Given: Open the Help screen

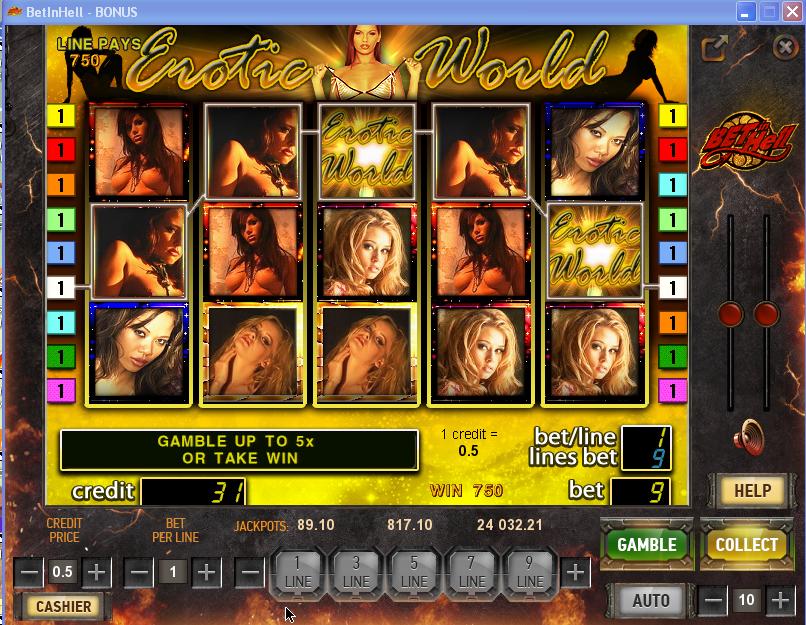Looking at the screenshot, I should (x=752, y=490).
